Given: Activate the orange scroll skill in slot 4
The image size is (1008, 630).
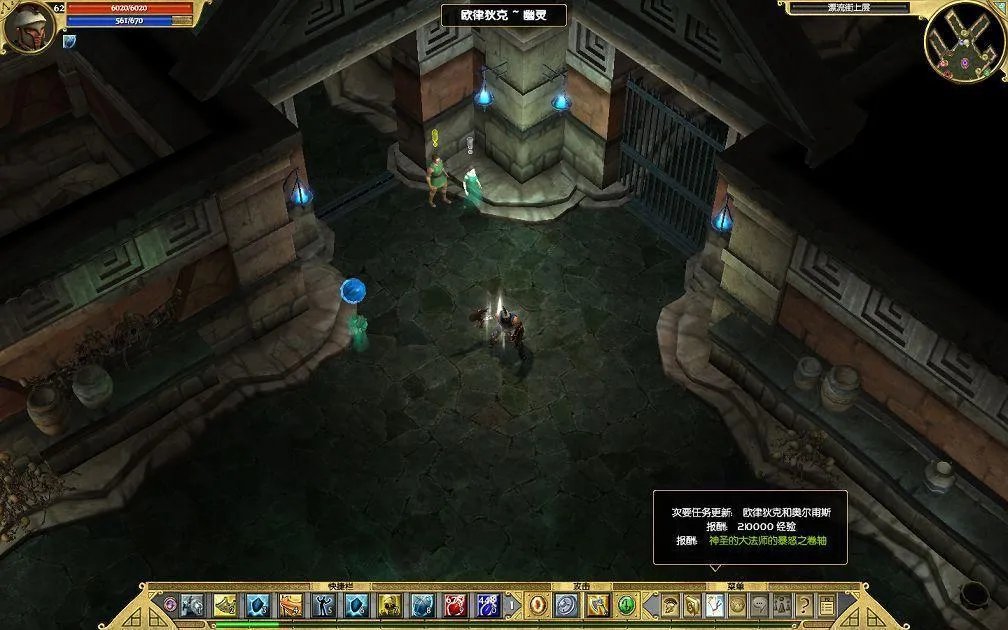Looking at the screenshot, I should pos(291,605).
